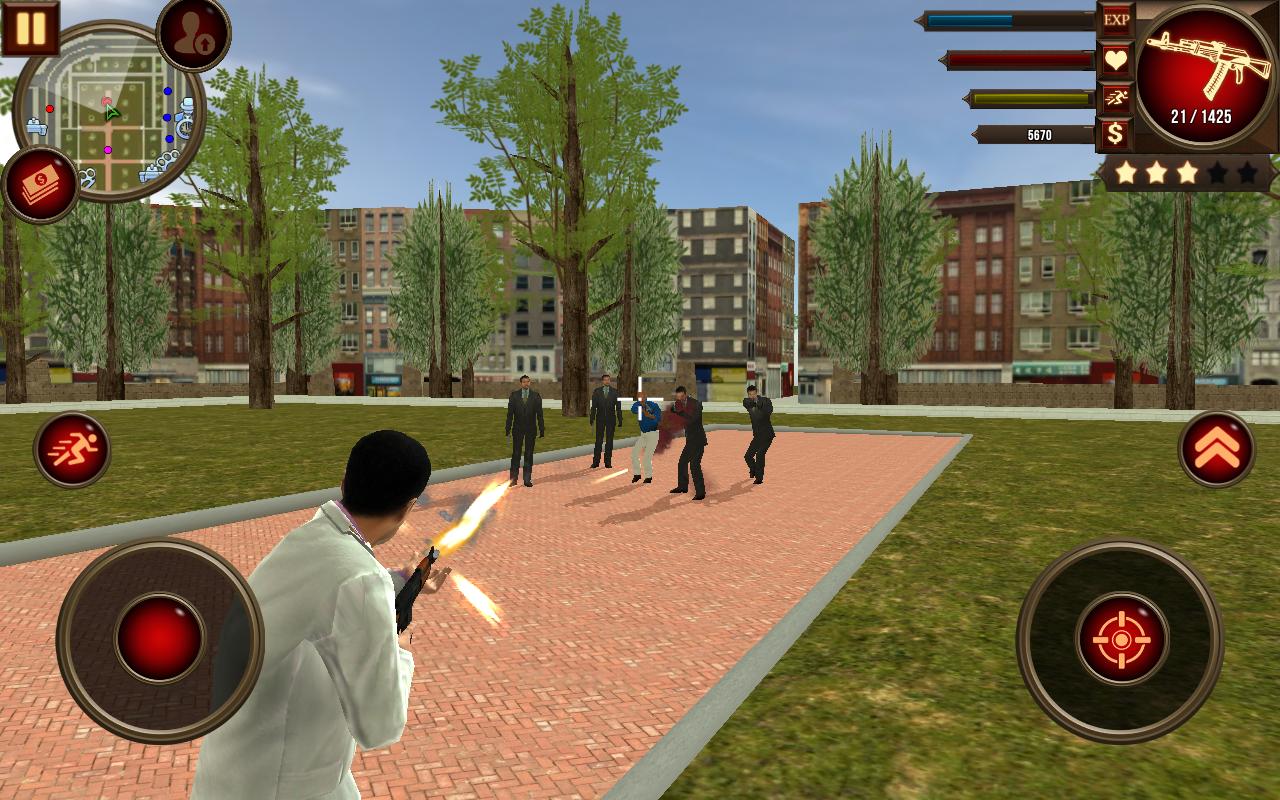Pause the game with the pause button
This screenshot has height=800, width=1280.
pos(32,29)
